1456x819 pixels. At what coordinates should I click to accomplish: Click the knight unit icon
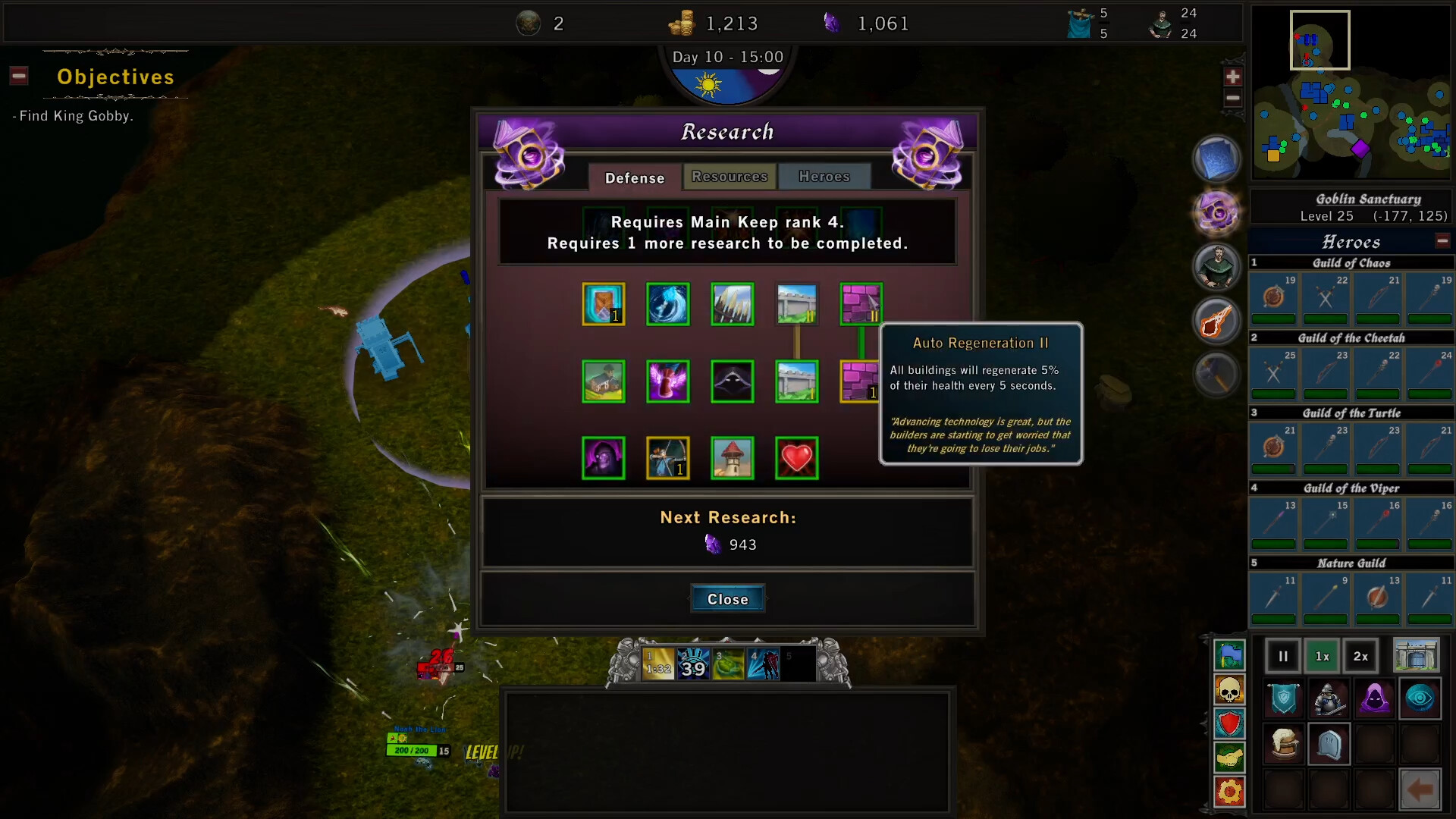click(x=1329, y=698)
